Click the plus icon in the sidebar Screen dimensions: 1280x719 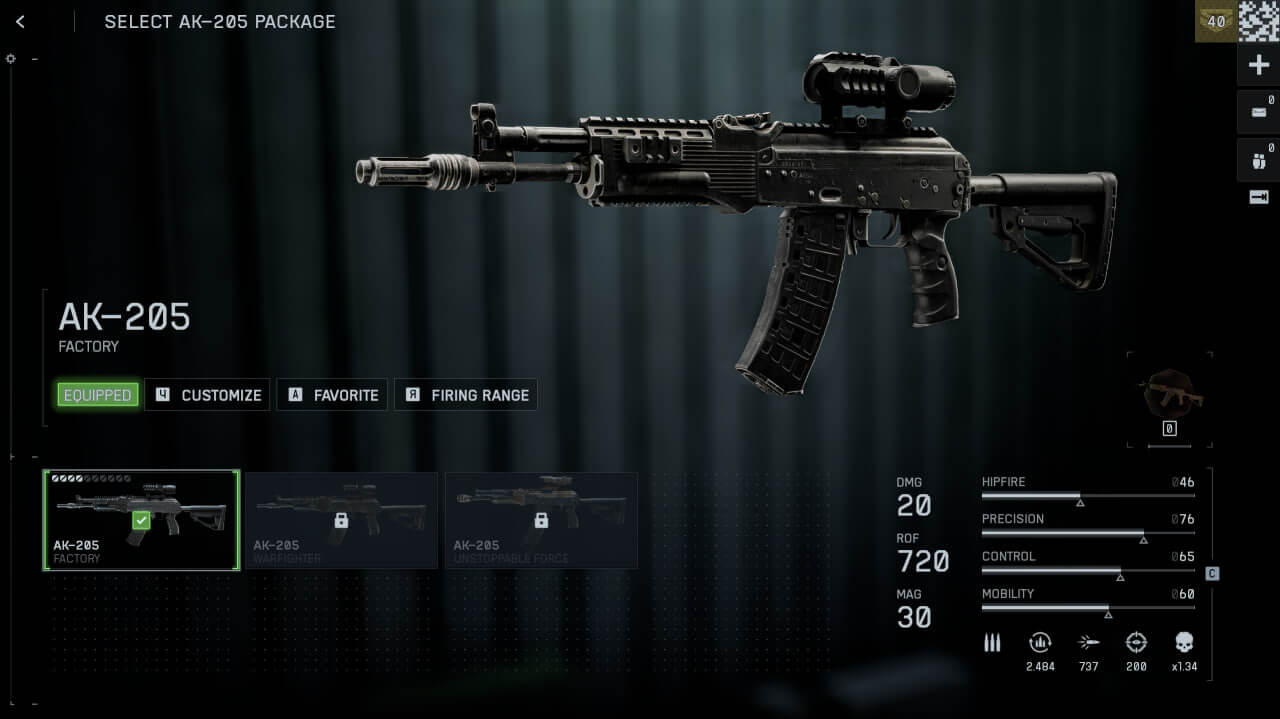pos(1259,66)
